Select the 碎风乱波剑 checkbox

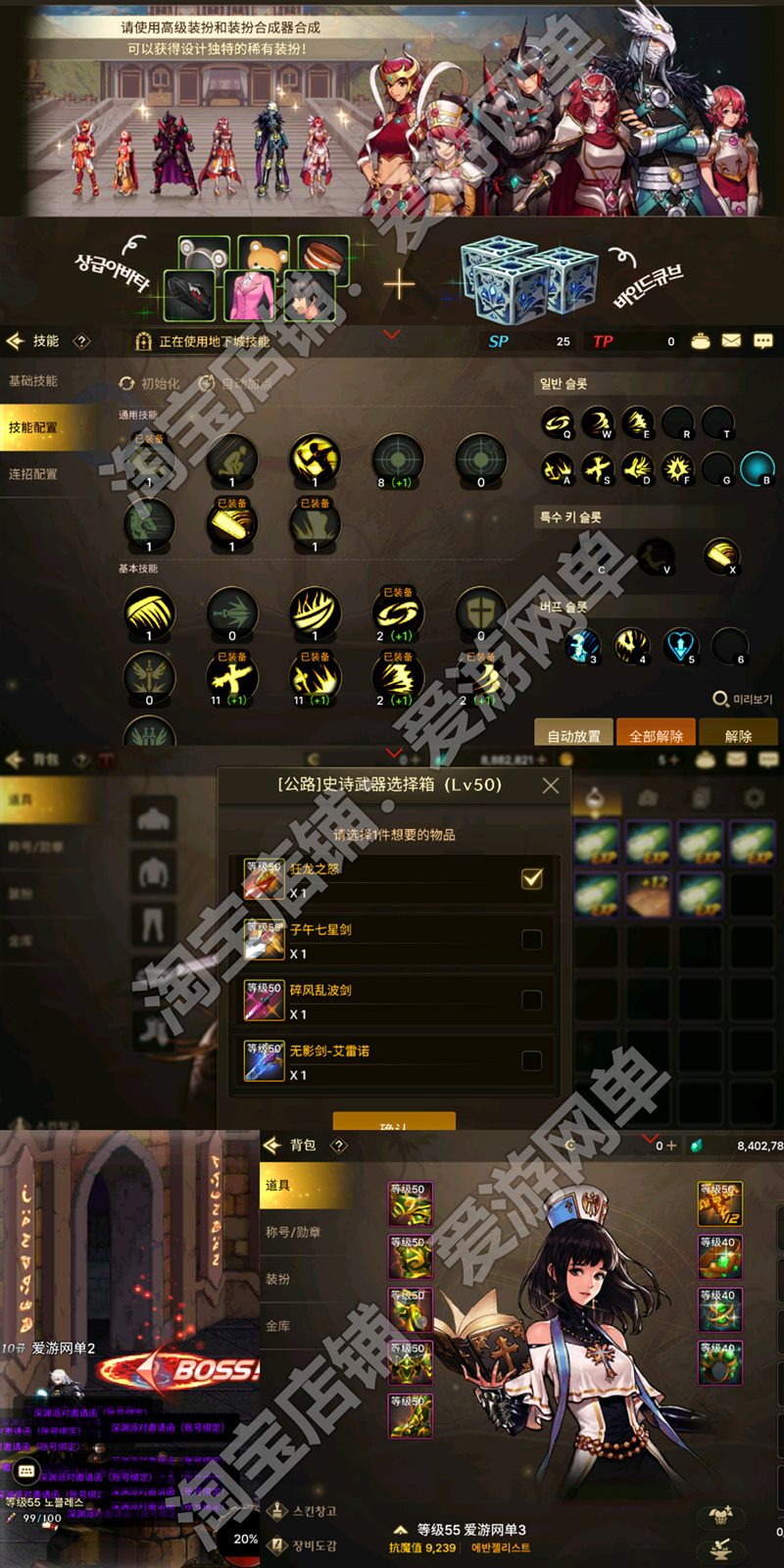click(x=532, y=1001)
